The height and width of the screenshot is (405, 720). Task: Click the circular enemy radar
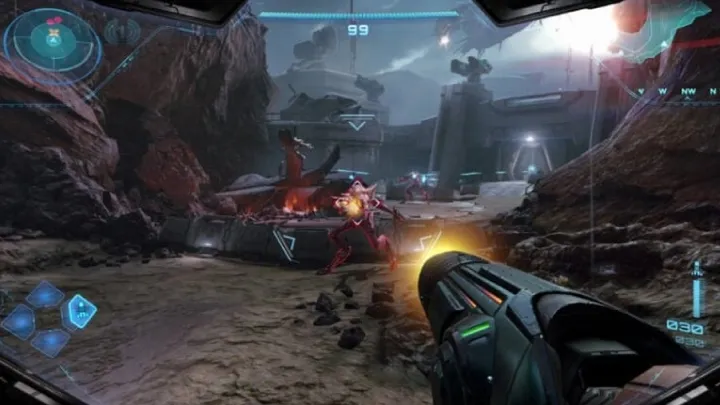(52, 40)
